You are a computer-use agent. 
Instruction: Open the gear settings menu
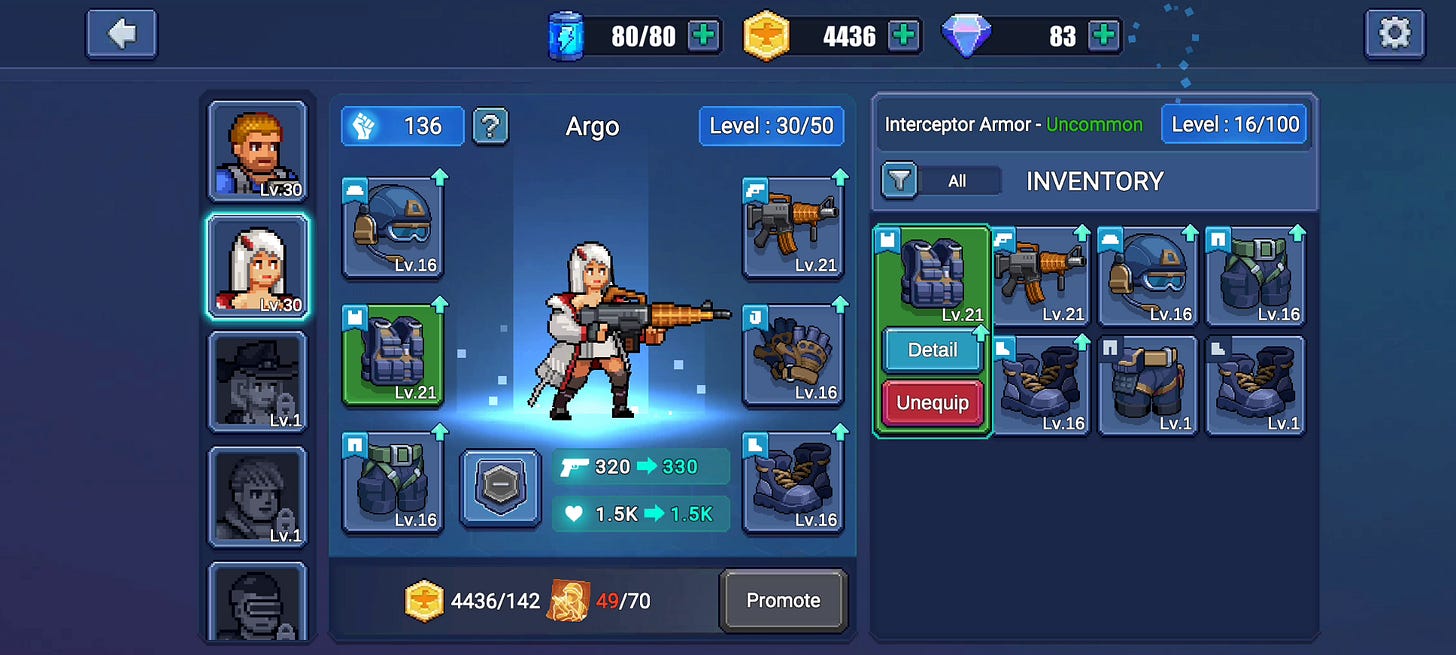click(1394, 35)
